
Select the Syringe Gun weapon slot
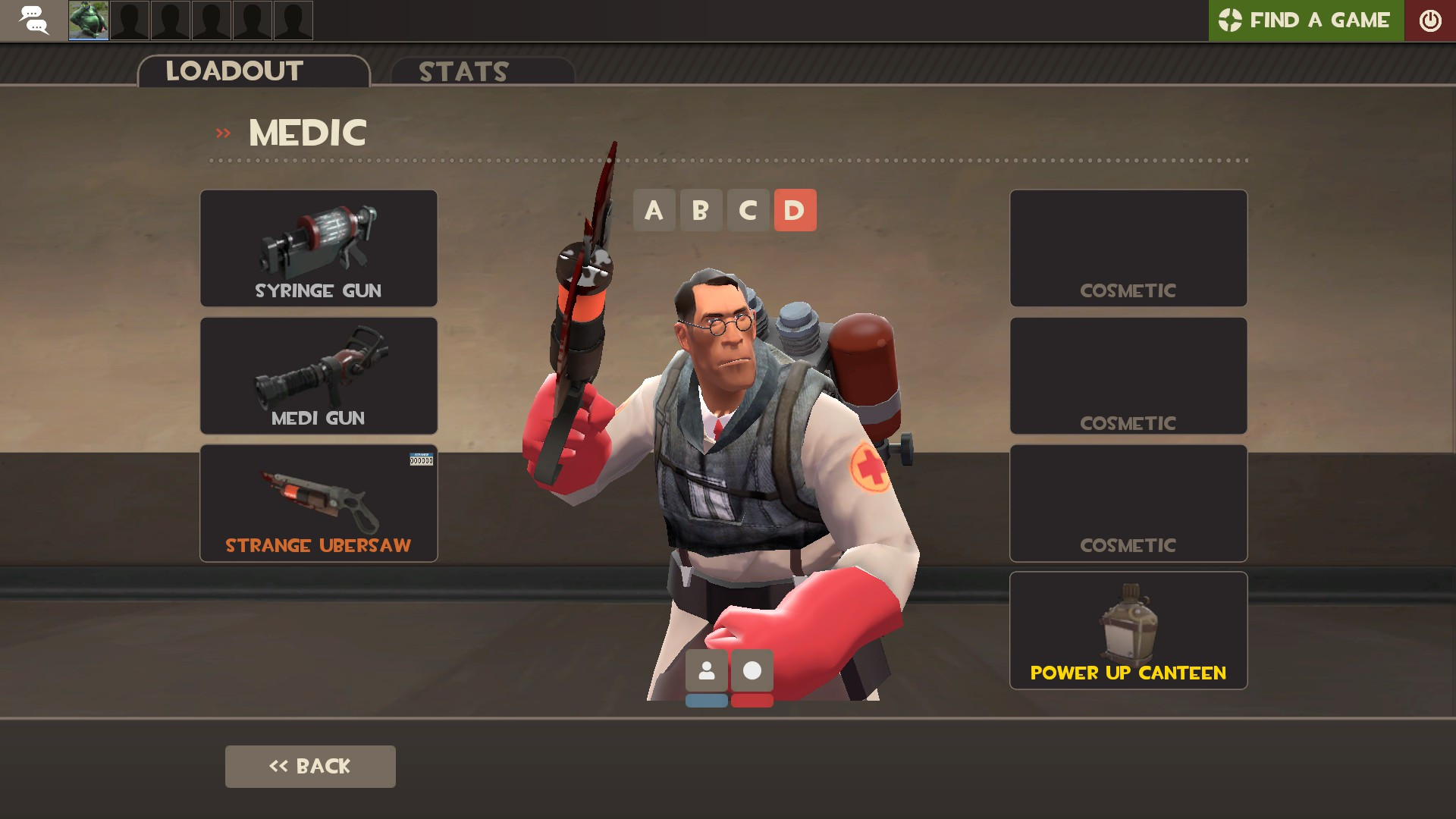[318, 248]
